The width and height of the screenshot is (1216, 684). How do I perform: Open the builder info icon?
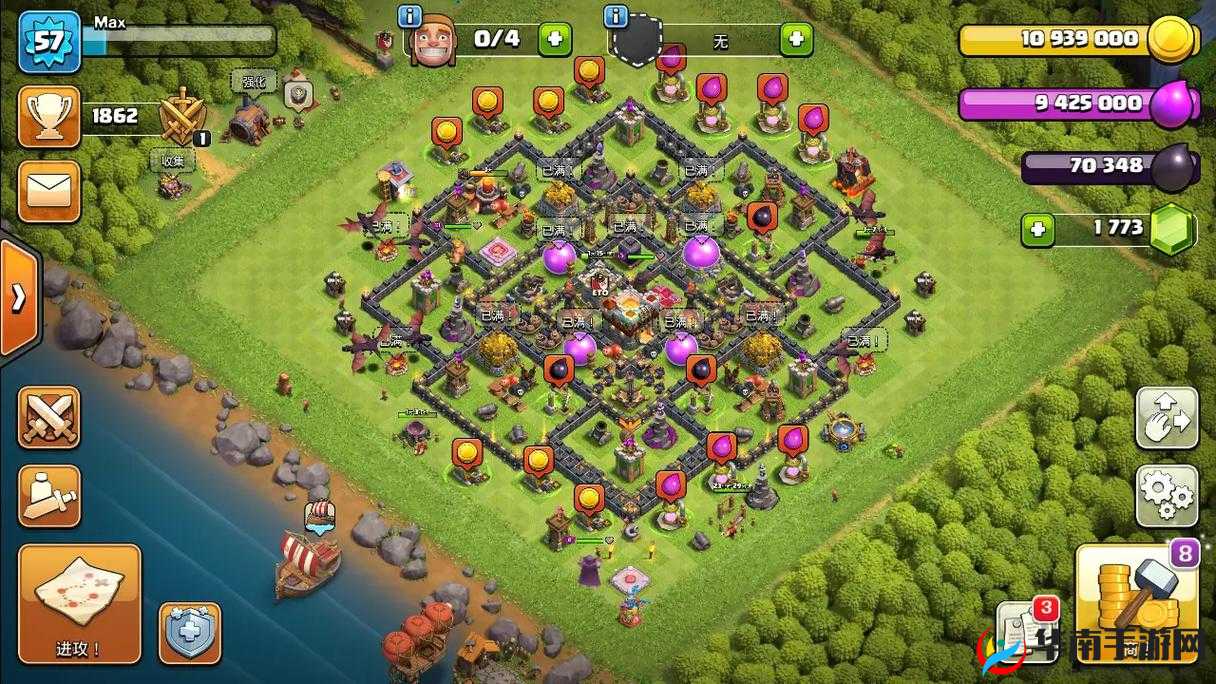pyautogui.click(x=409, y=16)
